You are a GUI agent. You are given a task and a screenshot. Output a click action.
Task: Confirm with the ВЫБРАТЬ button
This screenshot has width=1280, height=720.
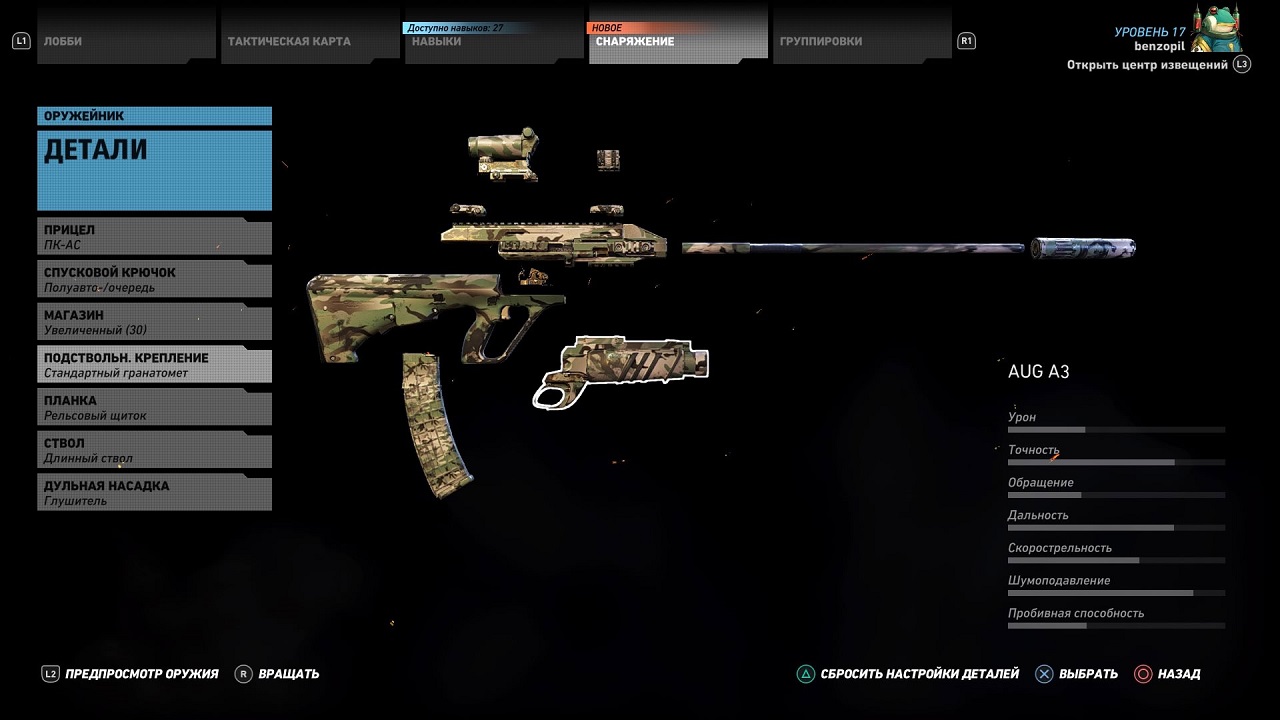click(x=1077, y=674)
